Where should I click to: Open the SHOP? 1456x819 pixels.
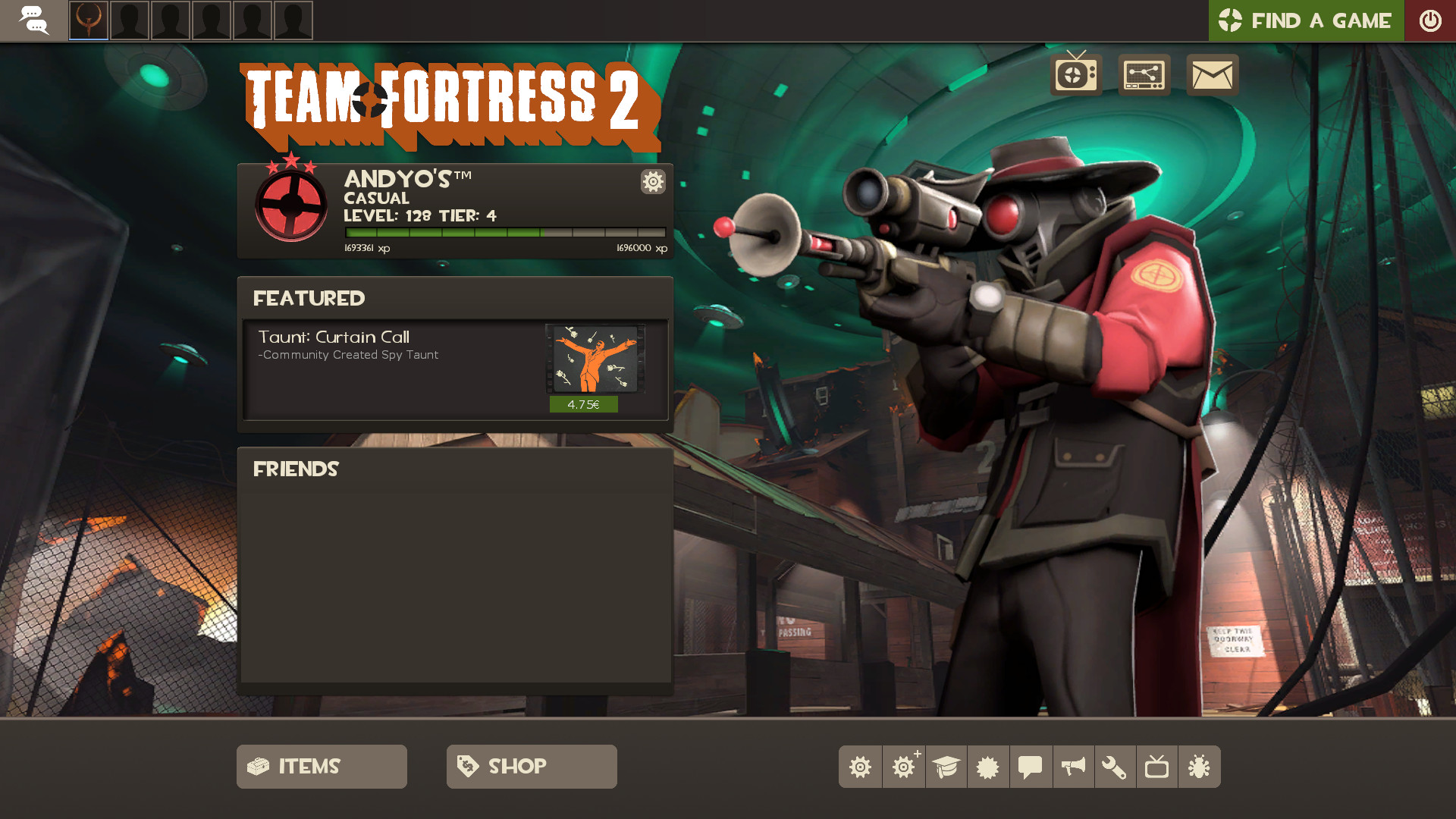click(531, 766)
